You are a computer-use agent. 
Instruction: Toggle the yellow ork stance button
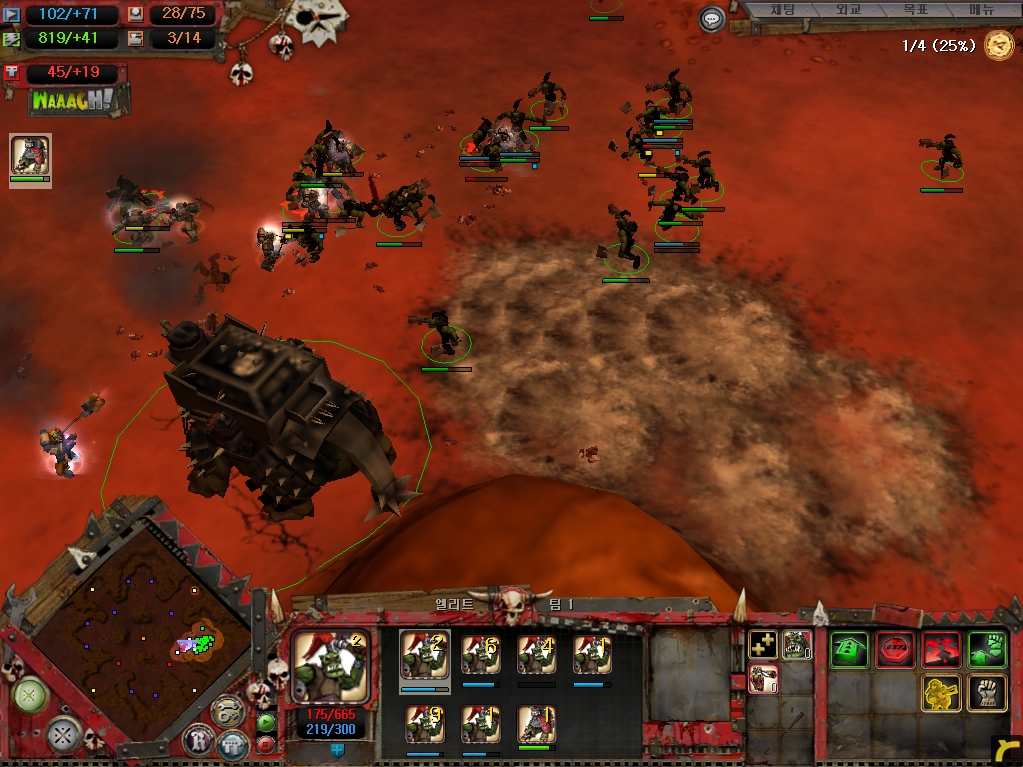[x=941, y=693]
